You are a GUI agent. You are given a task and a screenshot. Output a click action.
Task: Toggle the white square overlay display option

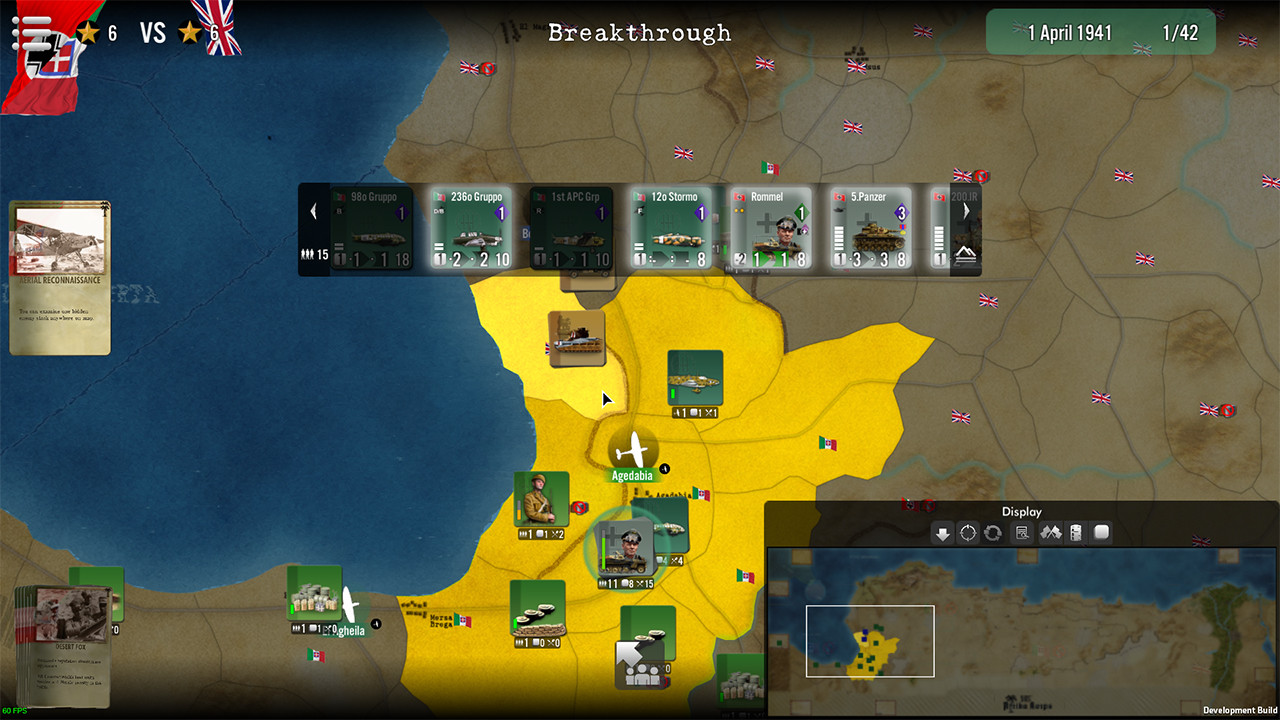point(1099,533)
